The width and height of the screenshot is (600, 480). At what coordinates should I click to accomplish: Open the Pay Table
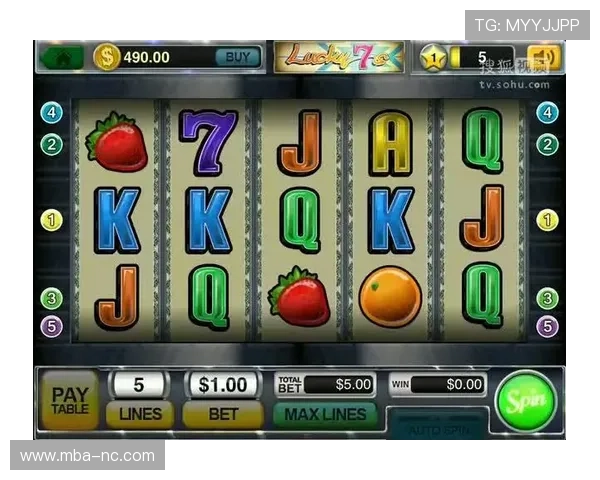click(69, 400)
